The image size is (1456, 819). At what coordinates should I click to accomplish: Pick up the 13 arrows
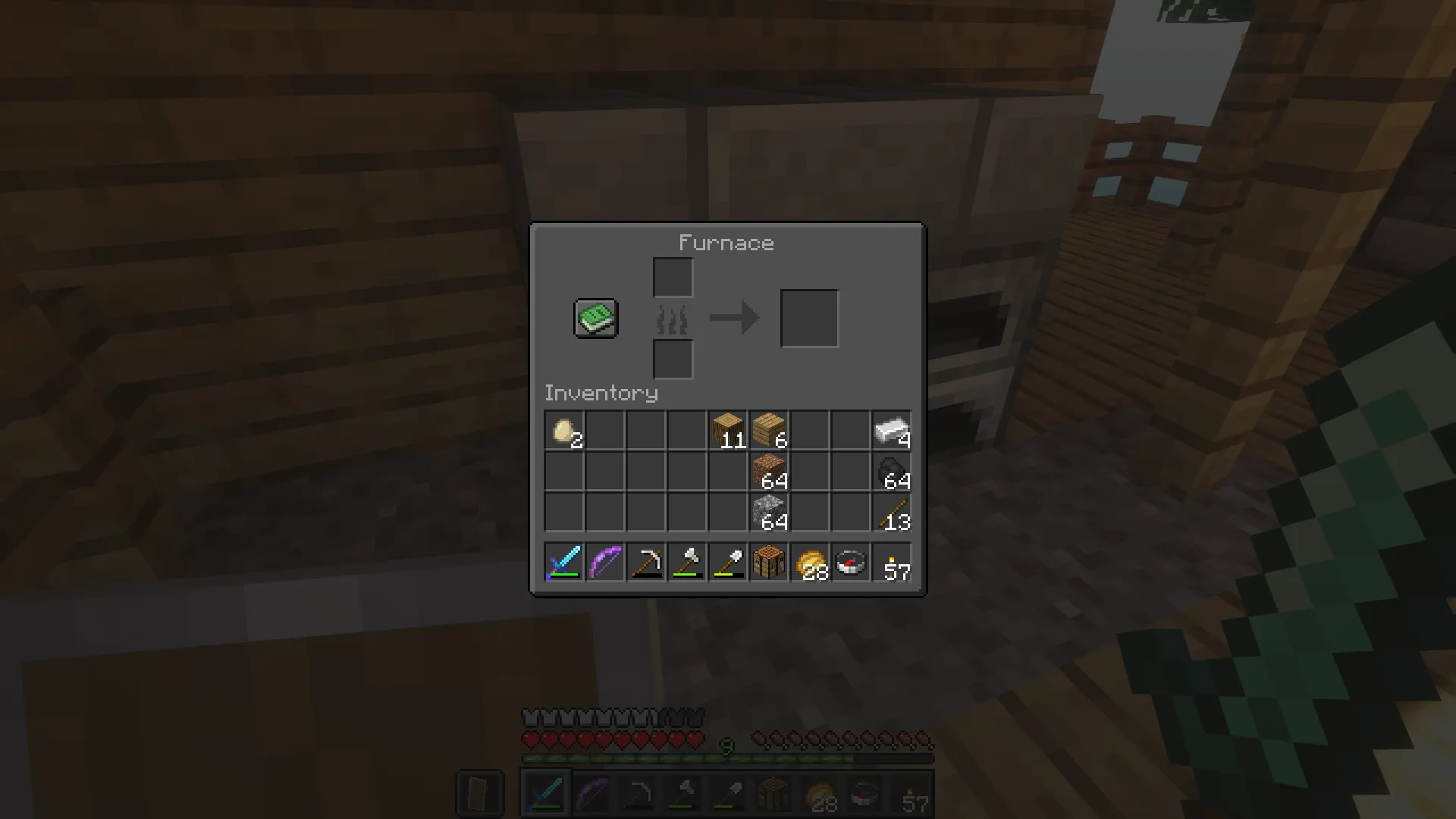(891, 510)
